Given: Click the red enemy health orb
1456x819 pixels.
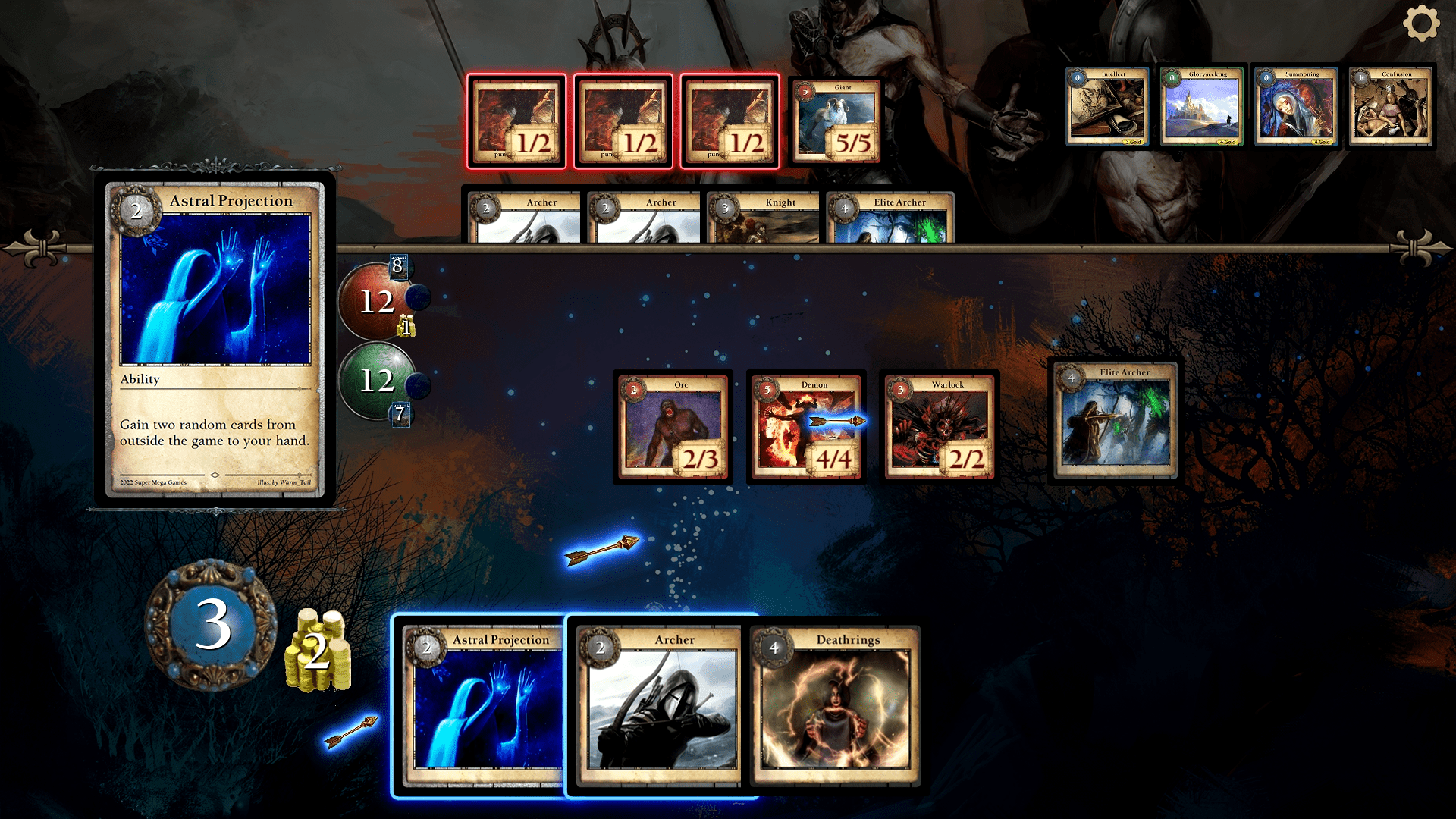Looking at the screenshot, I should point(375,302).
